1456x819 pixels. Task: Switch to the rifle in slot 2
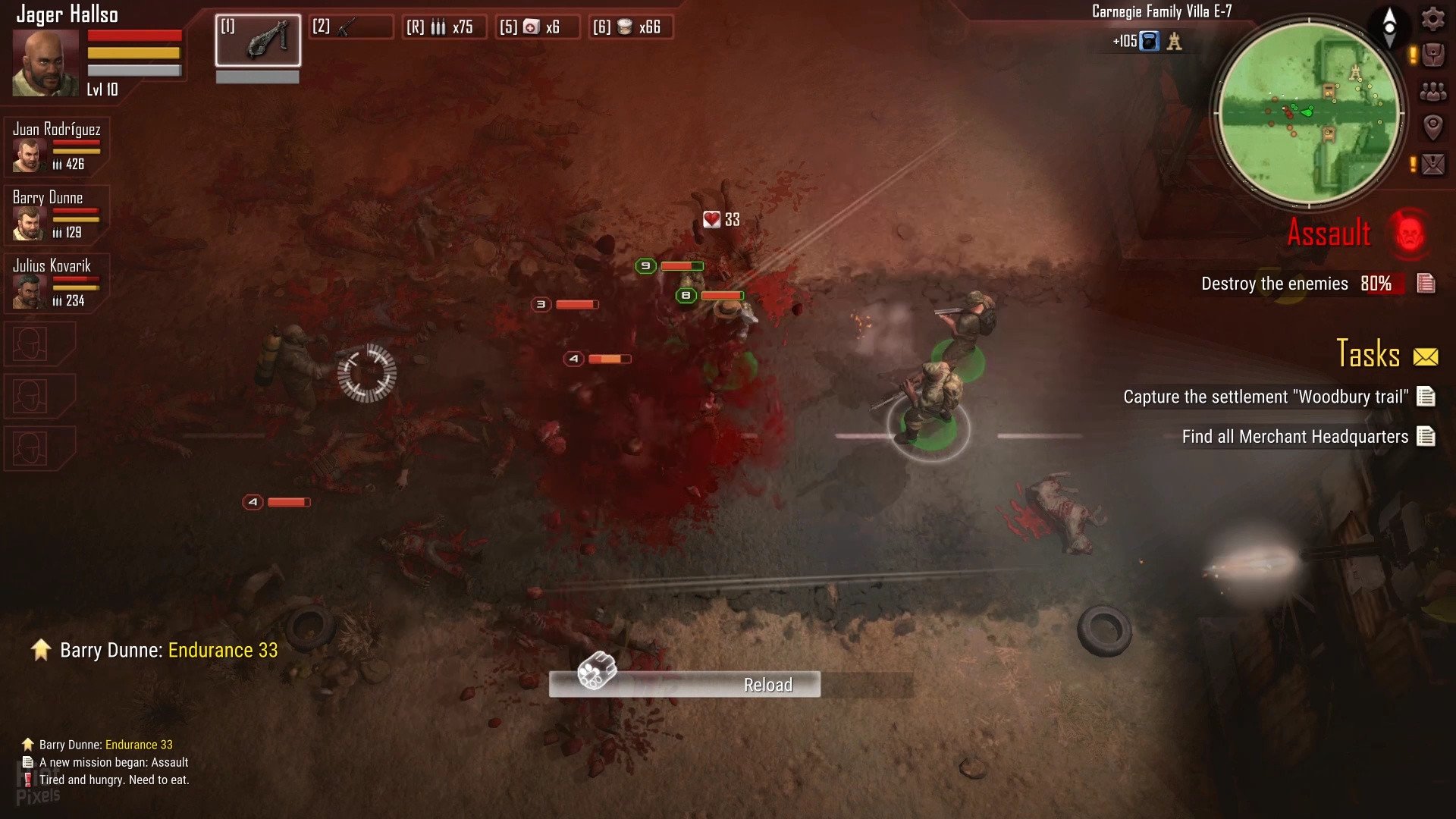(351, 27)
